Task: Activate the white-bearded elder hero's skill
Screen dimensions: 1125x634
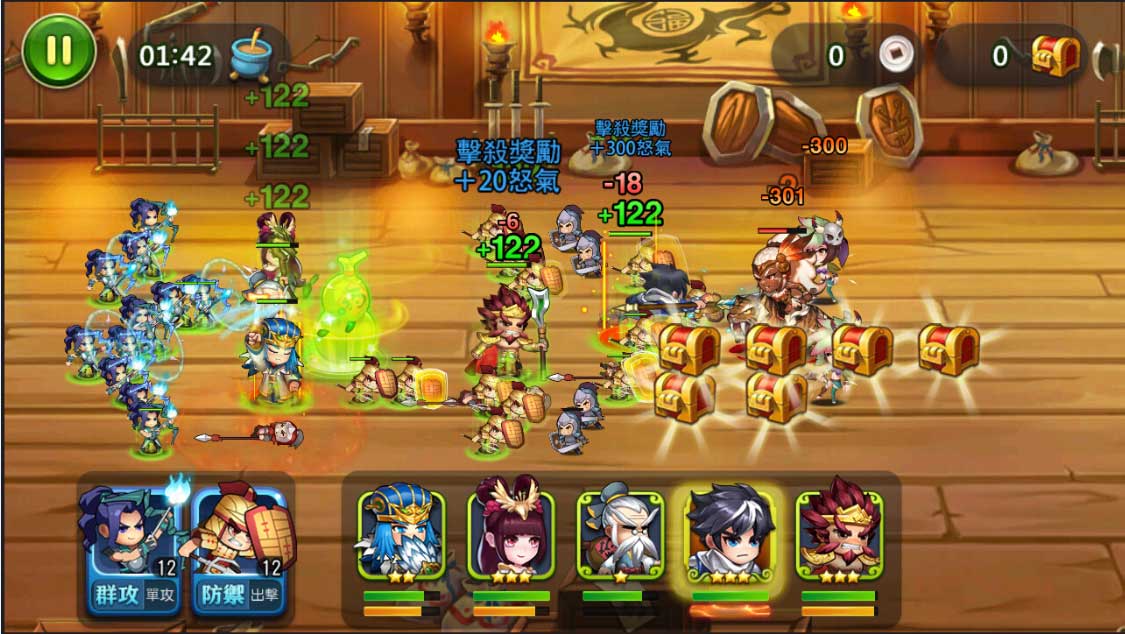Action: coord(621,533)
